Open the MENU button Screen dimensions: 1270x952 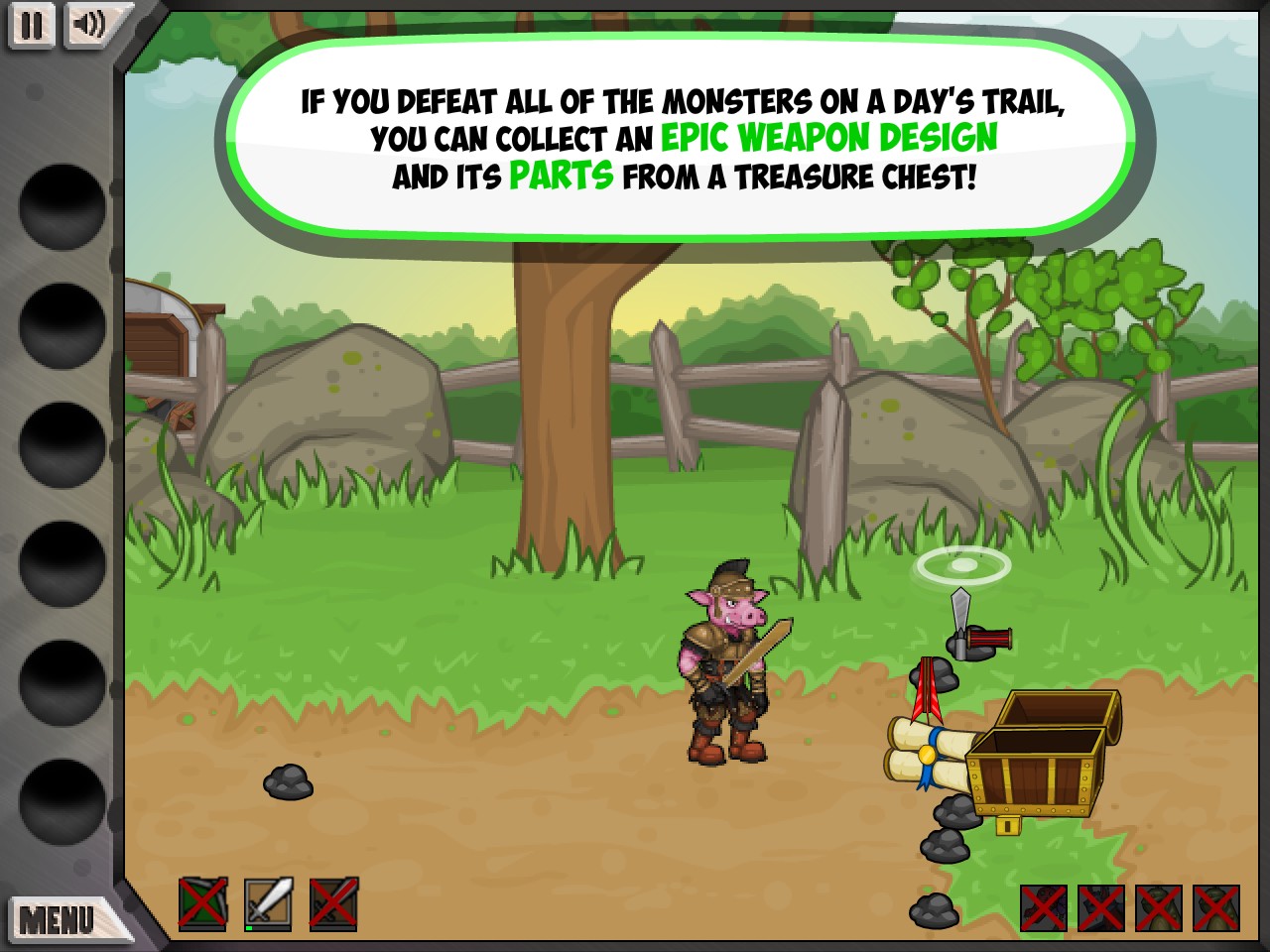point(58,919)
